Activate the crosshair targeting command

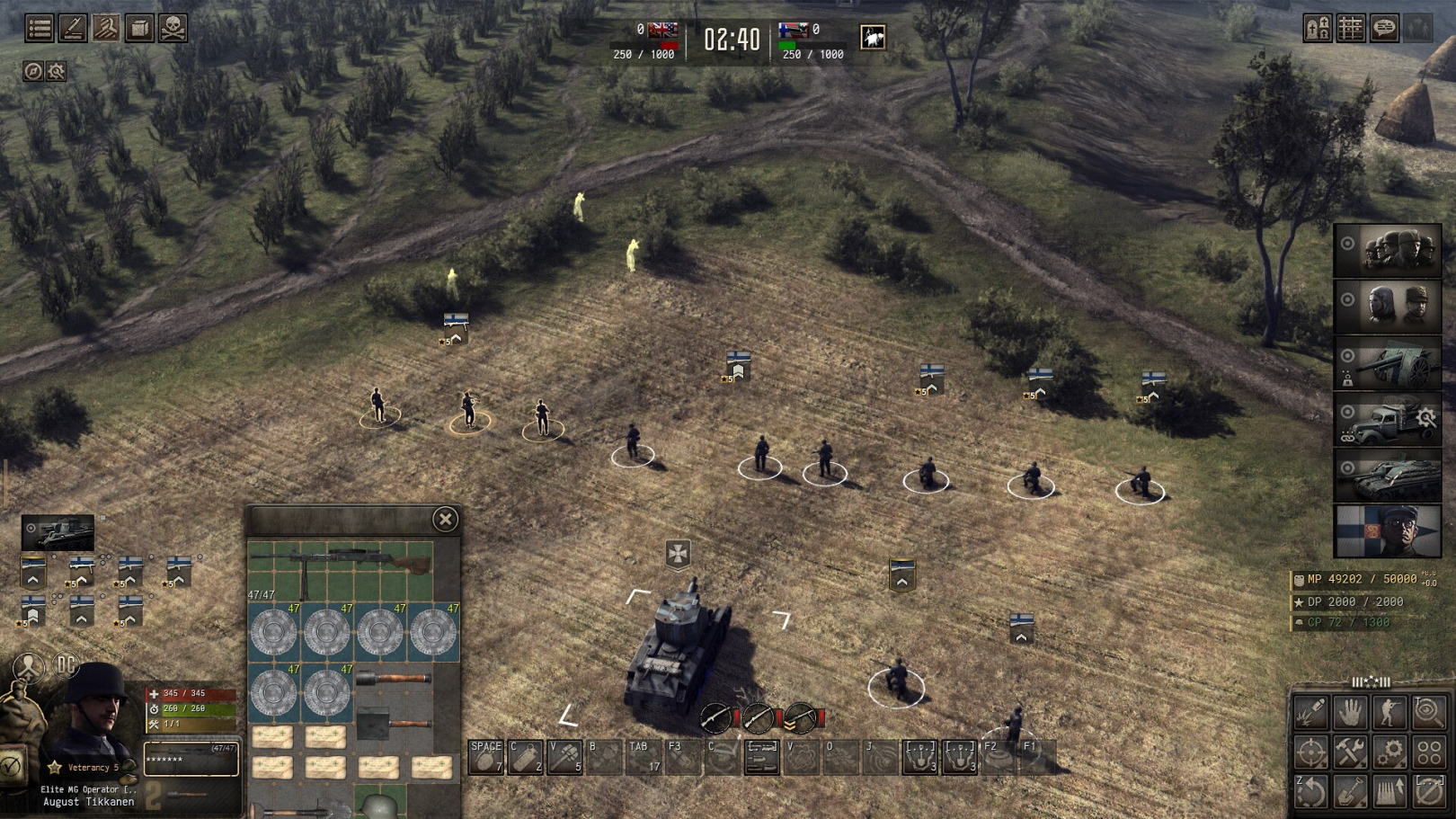1310,752
